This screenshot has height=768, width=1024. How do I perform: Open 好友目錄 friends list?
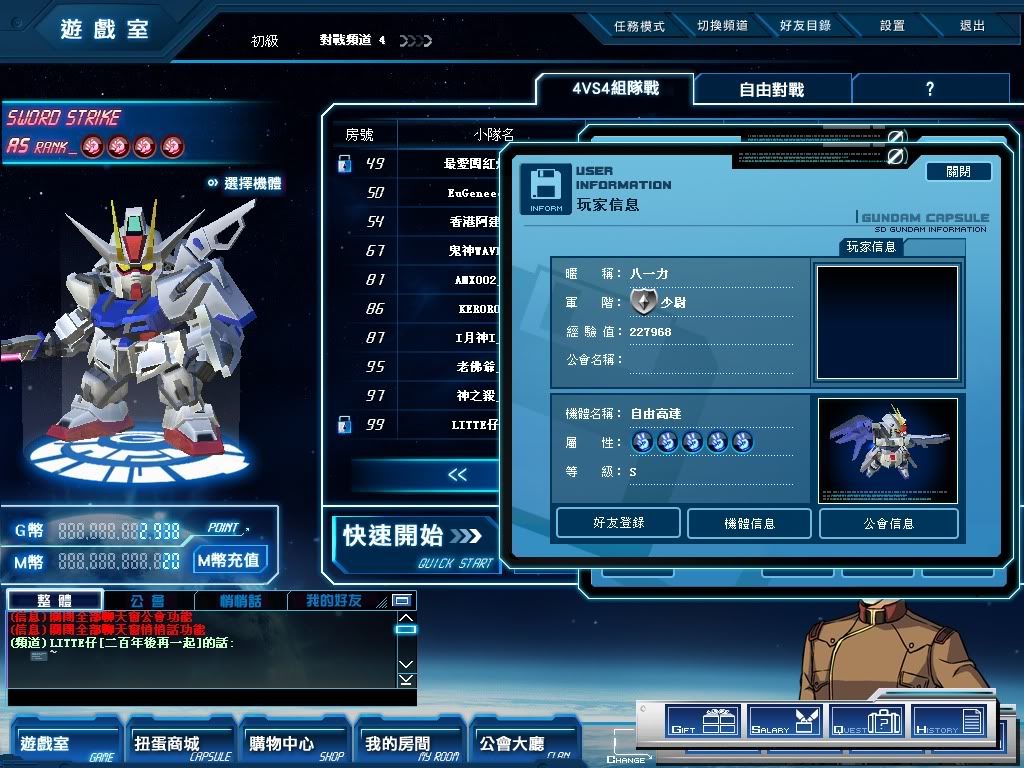click(x=805, y=26)
